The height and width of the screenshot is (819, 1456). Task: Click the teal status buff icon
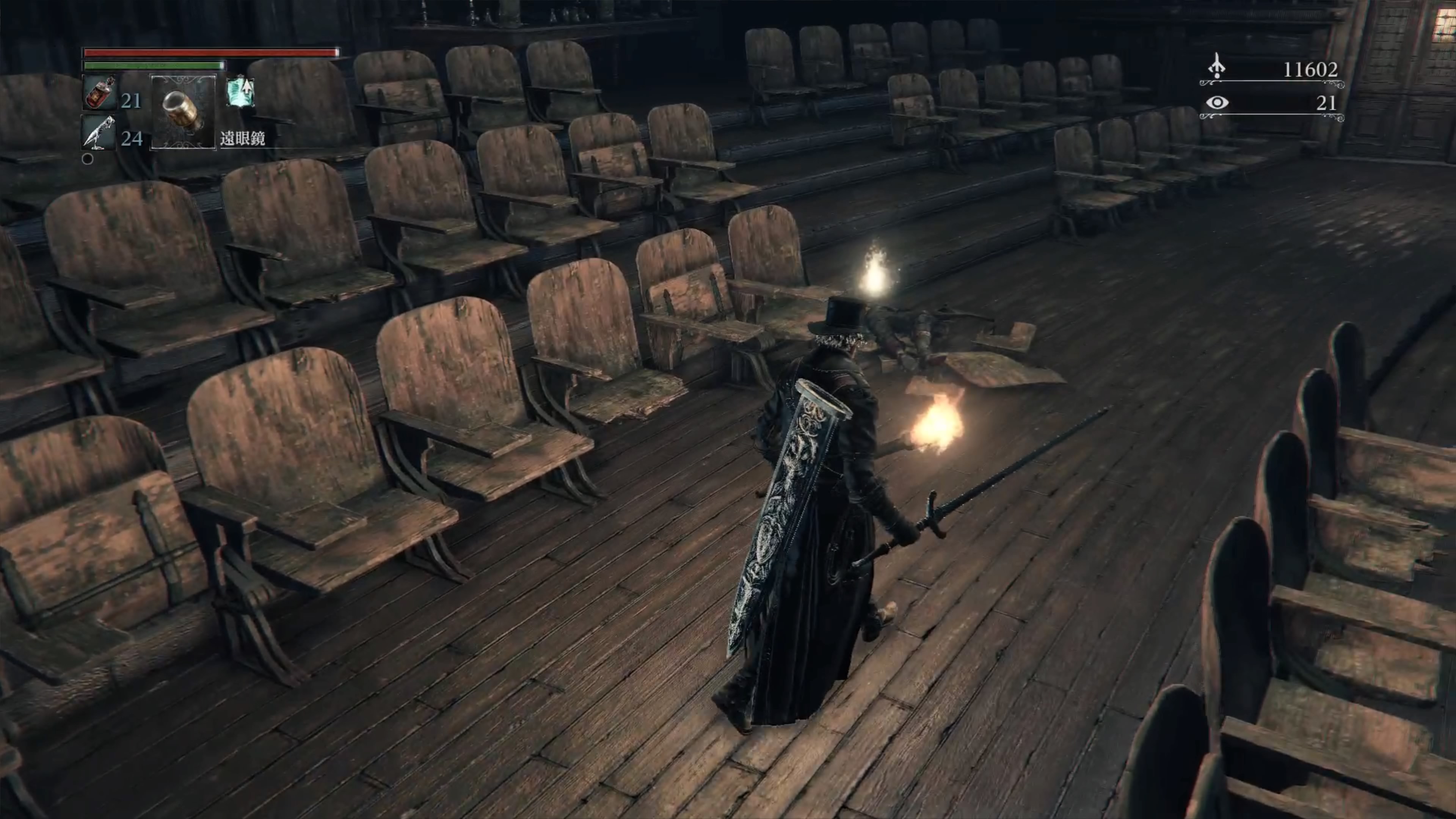(240, 92)
